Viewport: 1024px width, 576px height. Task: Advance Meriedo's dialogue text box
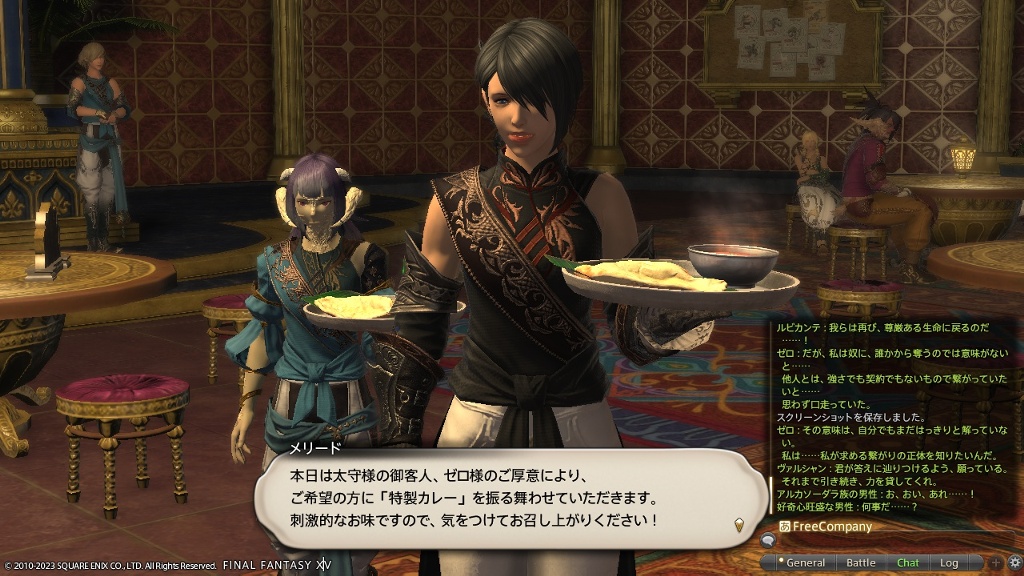tap(738, 523)
